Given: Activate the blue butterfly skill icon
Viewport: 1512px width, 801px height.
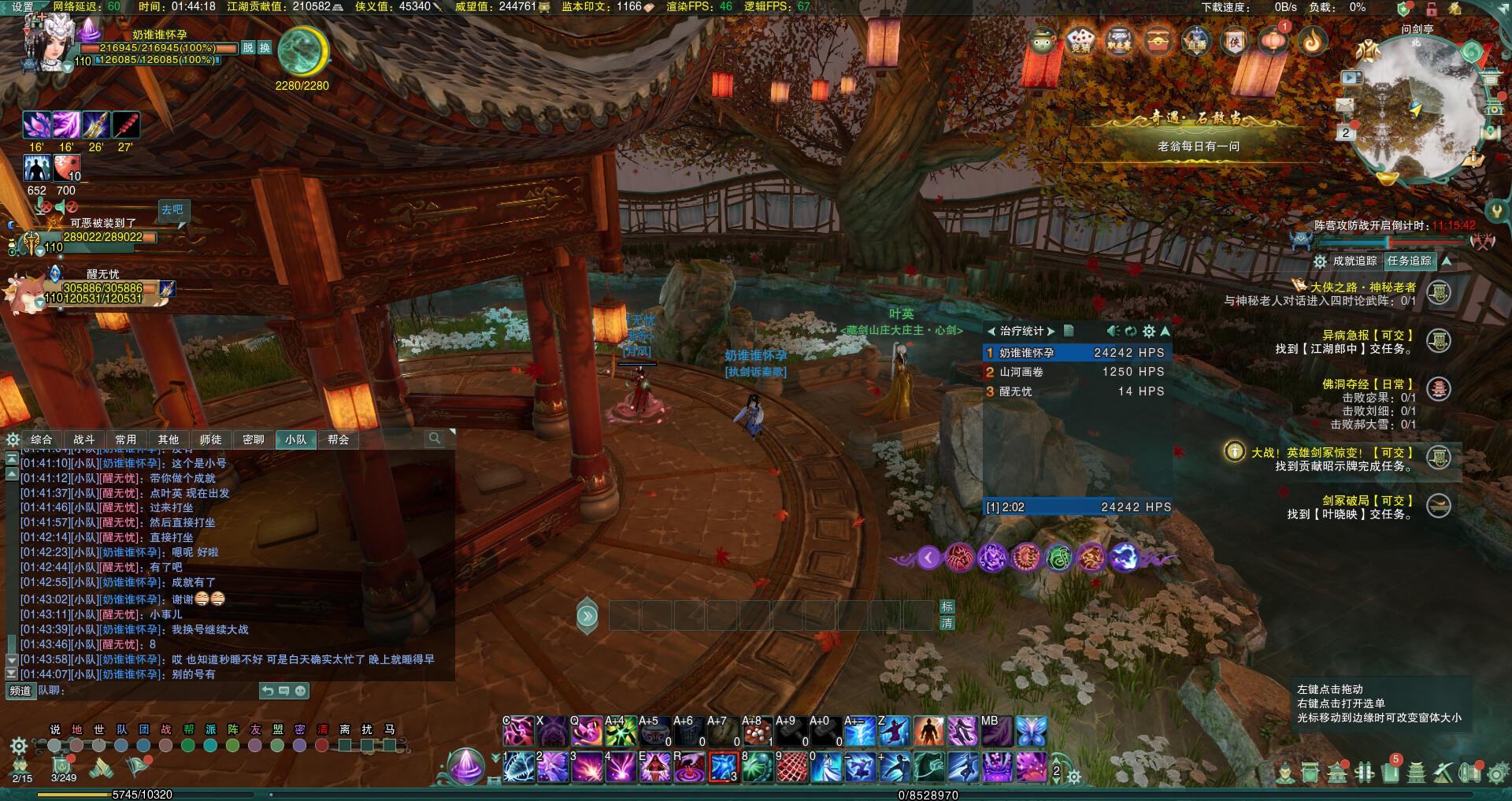Looking at the screenshot, I should click(1031, 732).
